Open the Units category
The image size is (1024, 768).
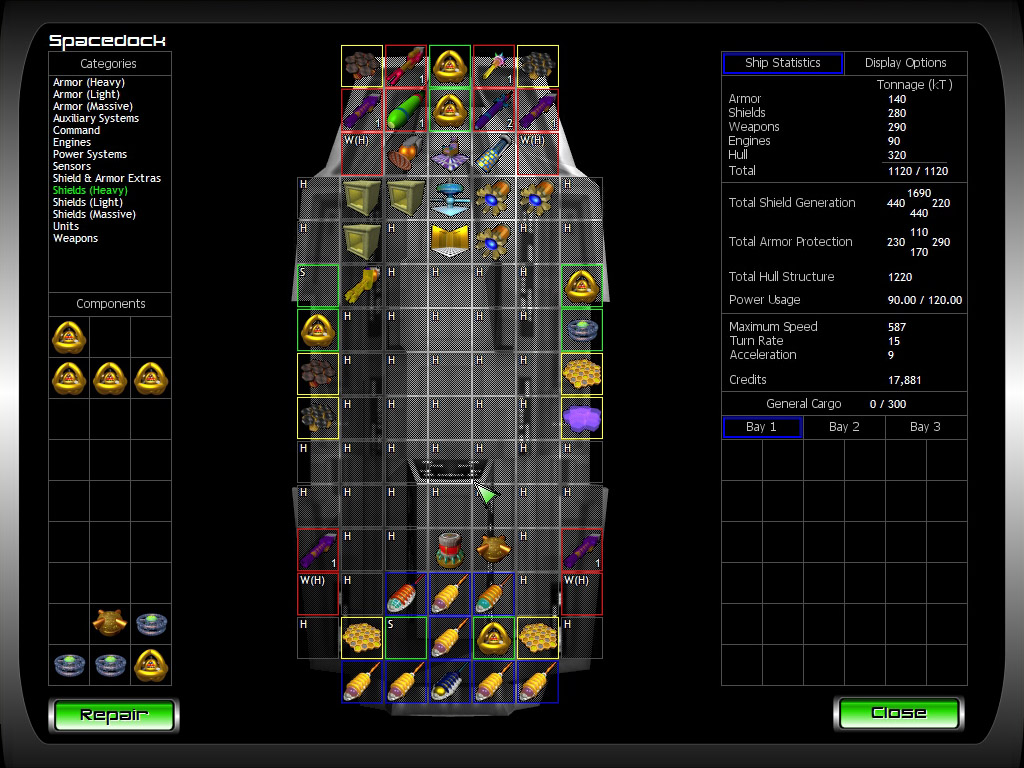pos(66,226)
